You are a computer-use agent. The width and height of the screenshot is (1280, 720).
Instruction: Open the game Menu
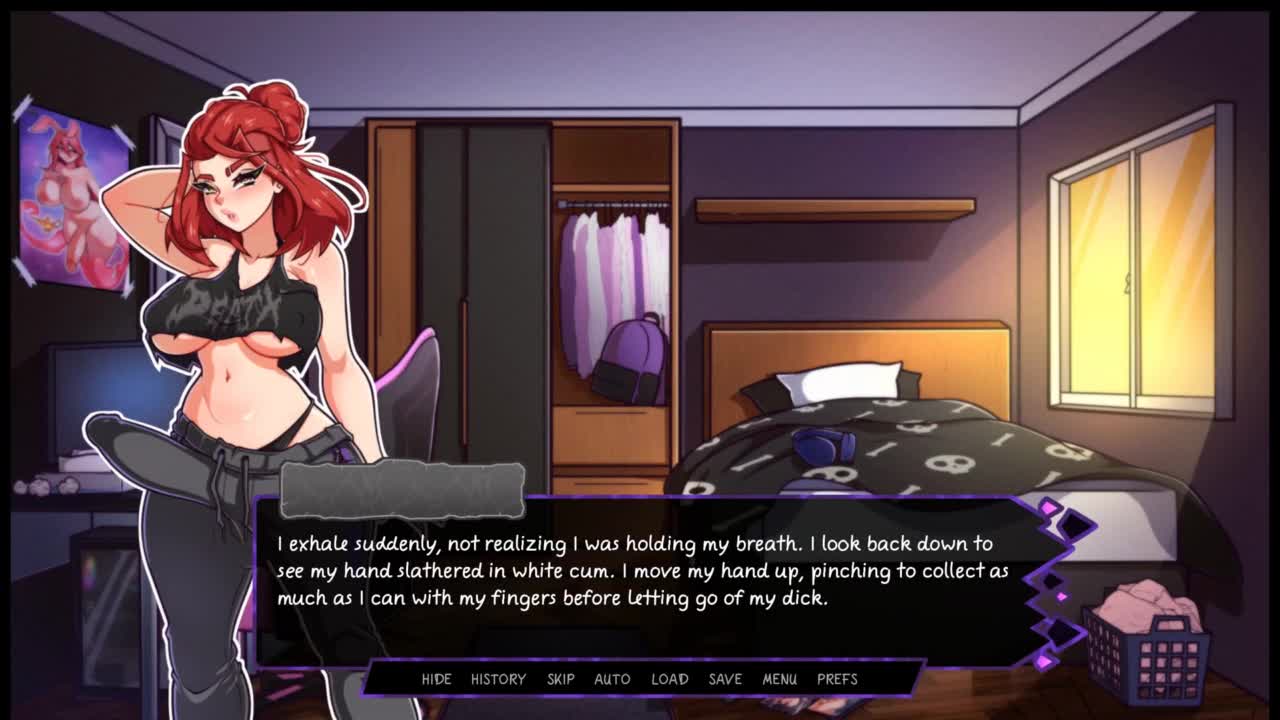(779, 679)
